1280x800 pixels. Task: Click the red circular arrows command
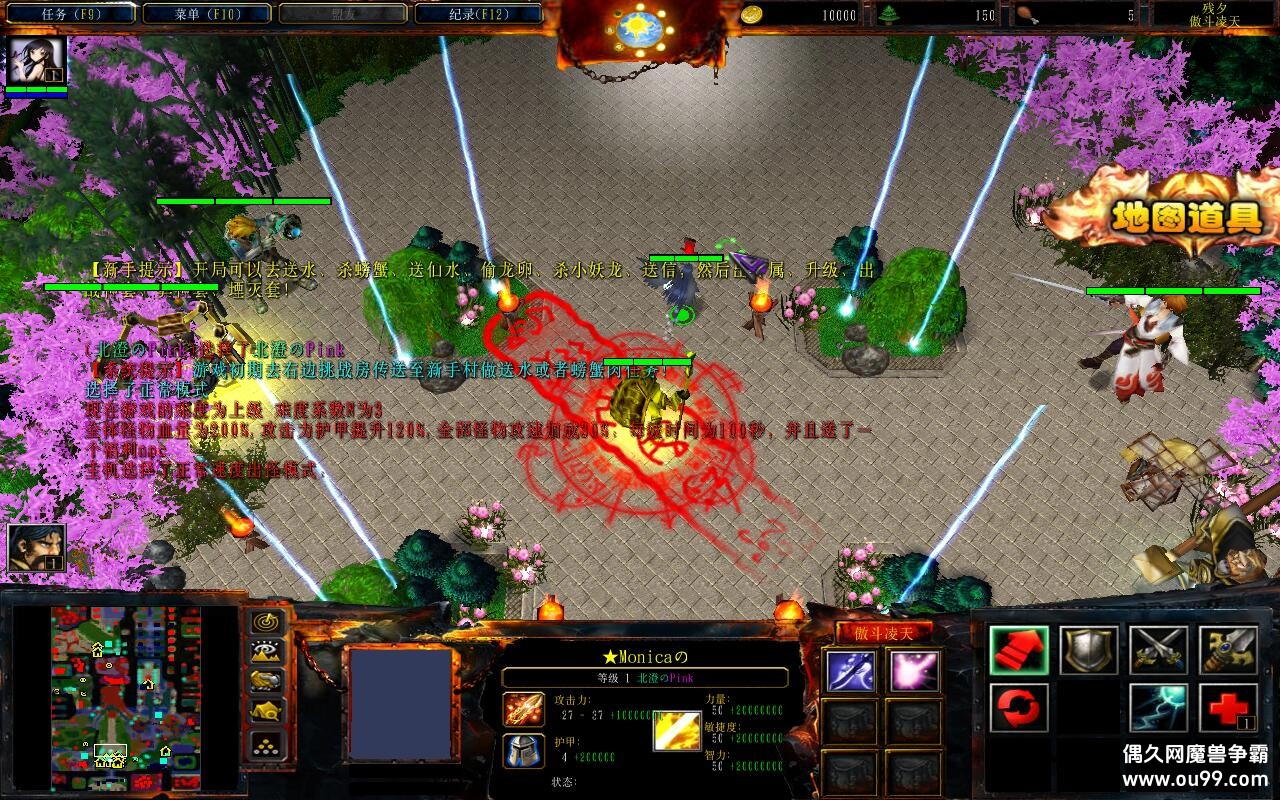click(1019, 708)
